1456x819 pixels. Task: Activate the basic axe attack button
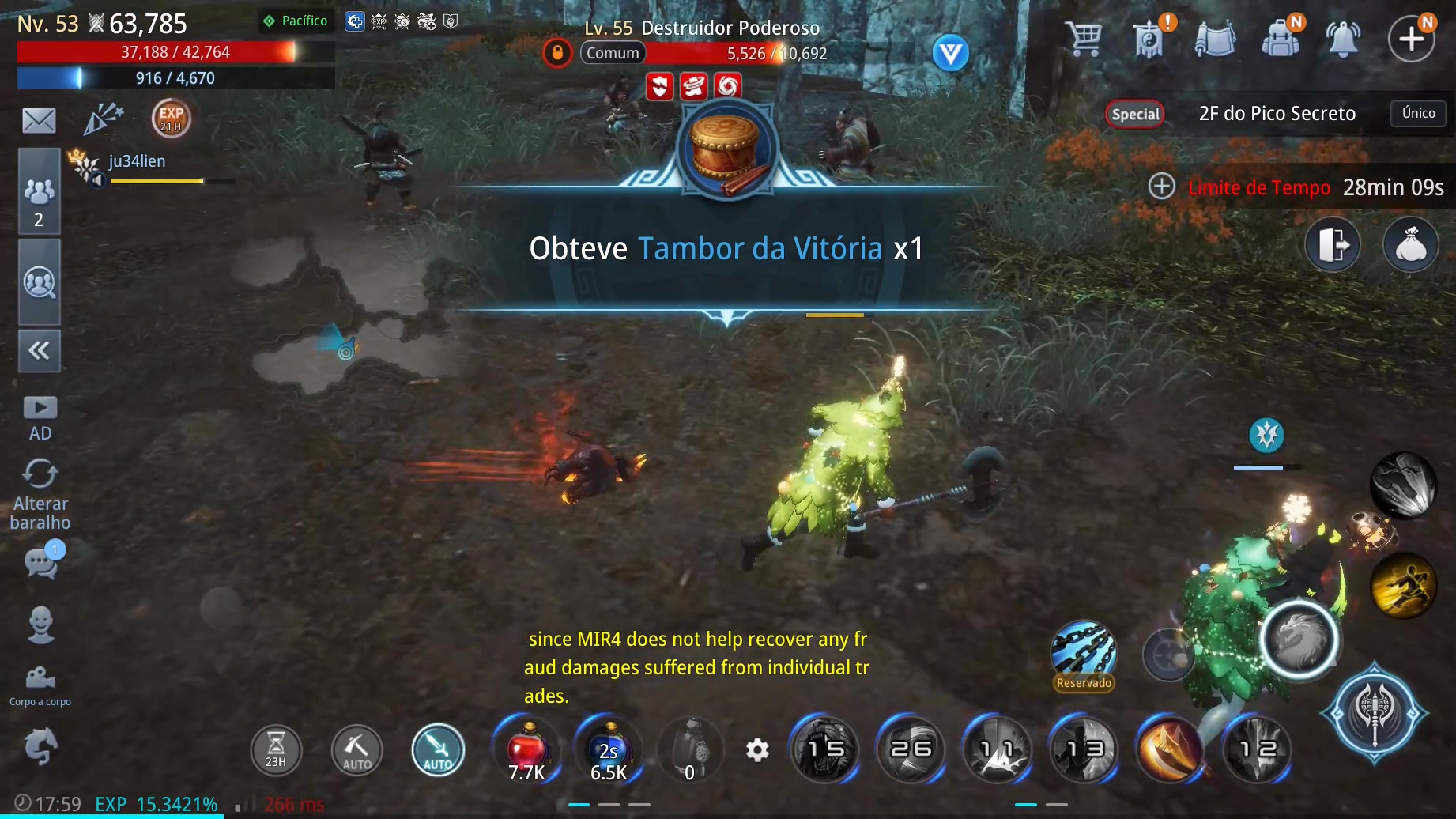coord(1375,712)
